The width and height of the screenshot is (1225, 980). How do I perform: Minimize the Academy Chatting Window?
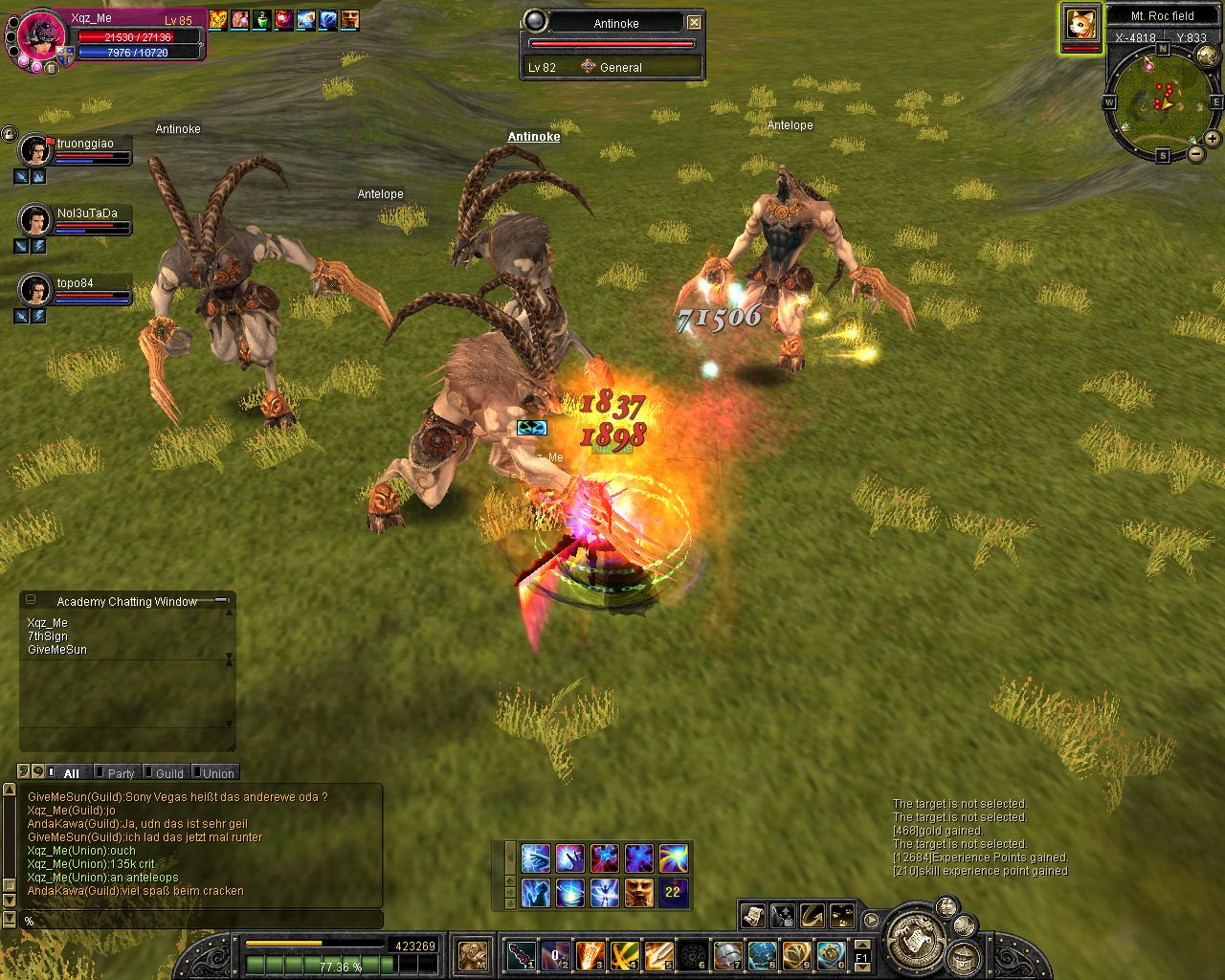coord(221,600)
